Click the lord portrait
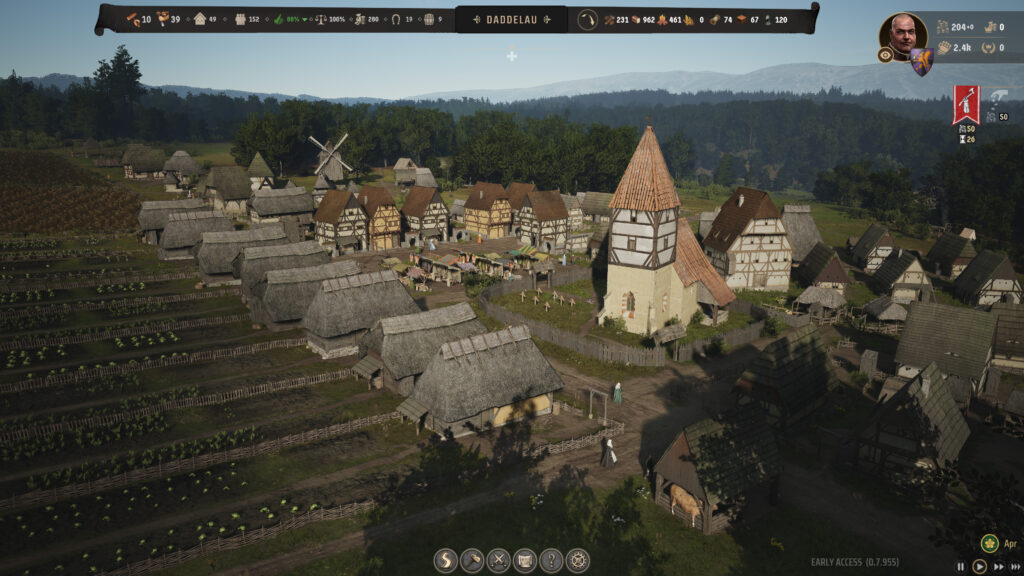1024x576 pixels. 902,35
